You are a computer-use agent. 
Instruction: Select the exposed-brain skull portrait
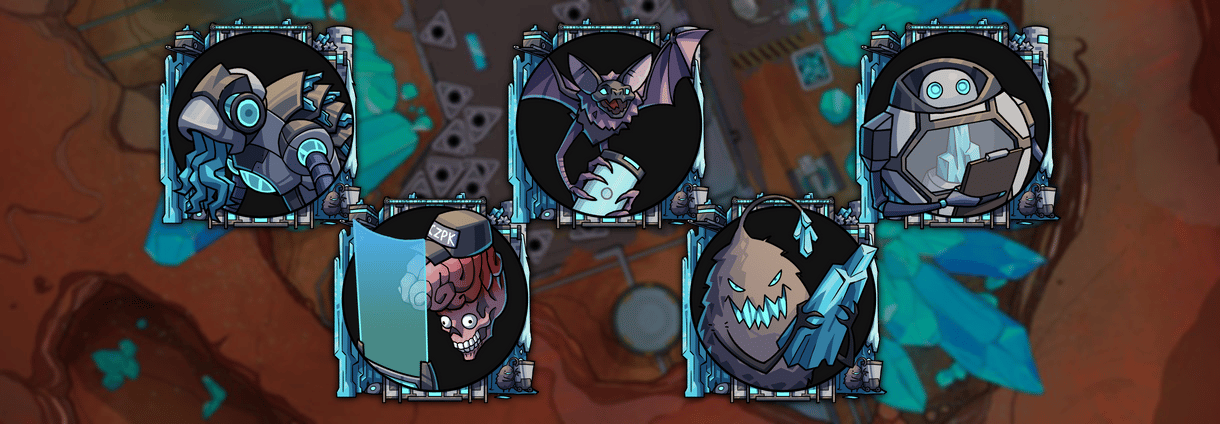point(434,302)
